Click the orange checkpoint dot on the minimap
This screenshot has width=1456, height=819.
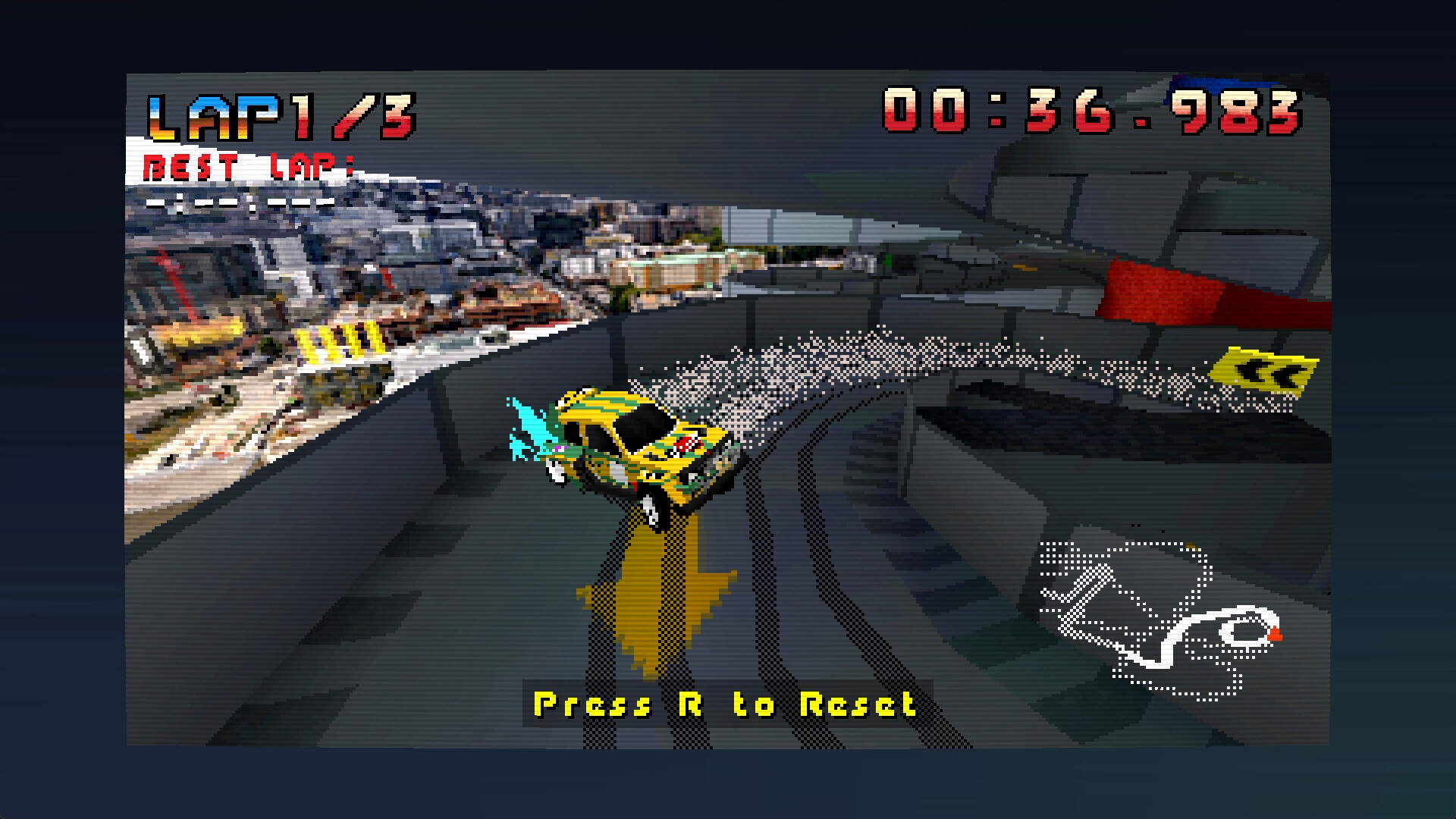pos(1191,546)
